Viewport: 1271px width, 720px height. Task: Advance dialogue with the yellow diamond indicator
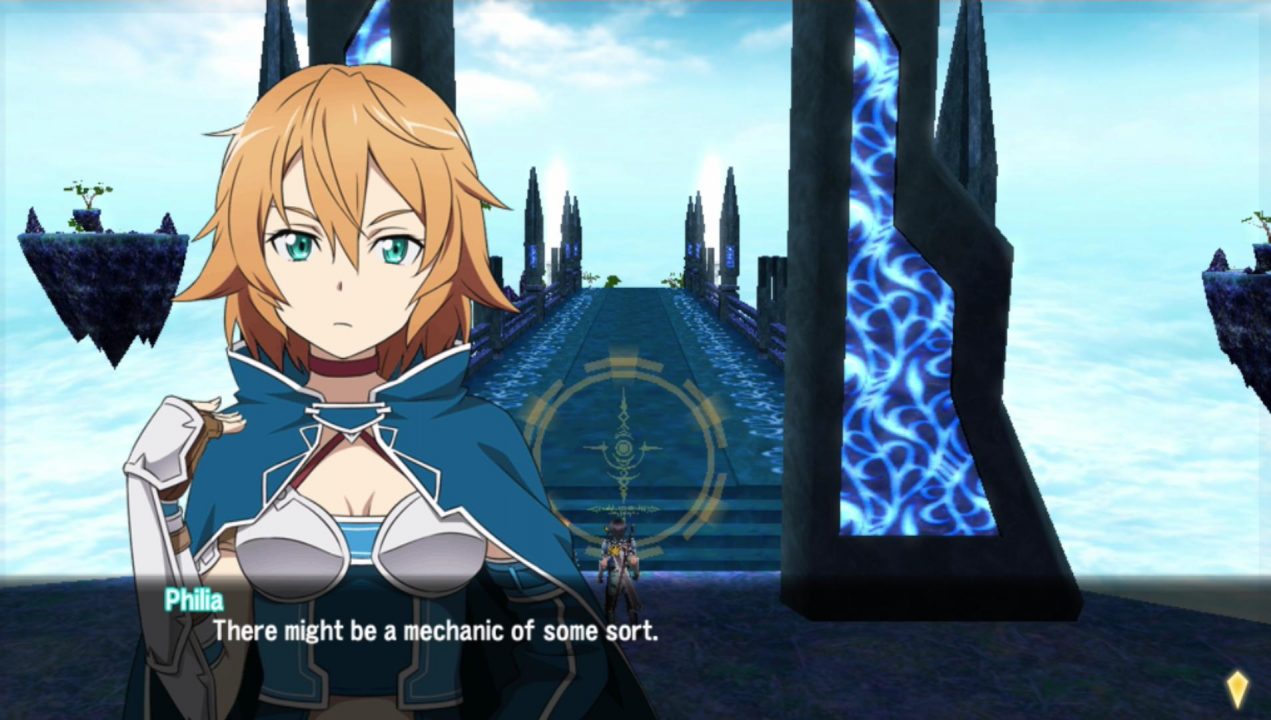pos(1237,688)
